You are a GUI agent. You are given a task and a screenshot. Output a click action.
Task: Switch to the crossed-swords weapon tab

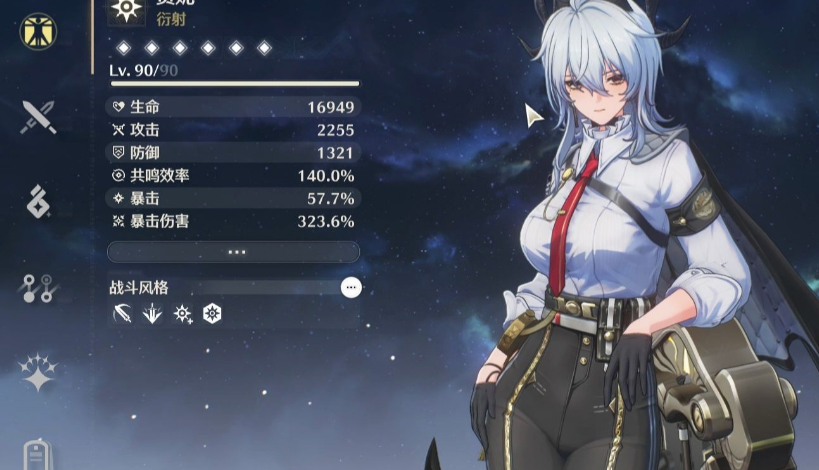(39, 116)
